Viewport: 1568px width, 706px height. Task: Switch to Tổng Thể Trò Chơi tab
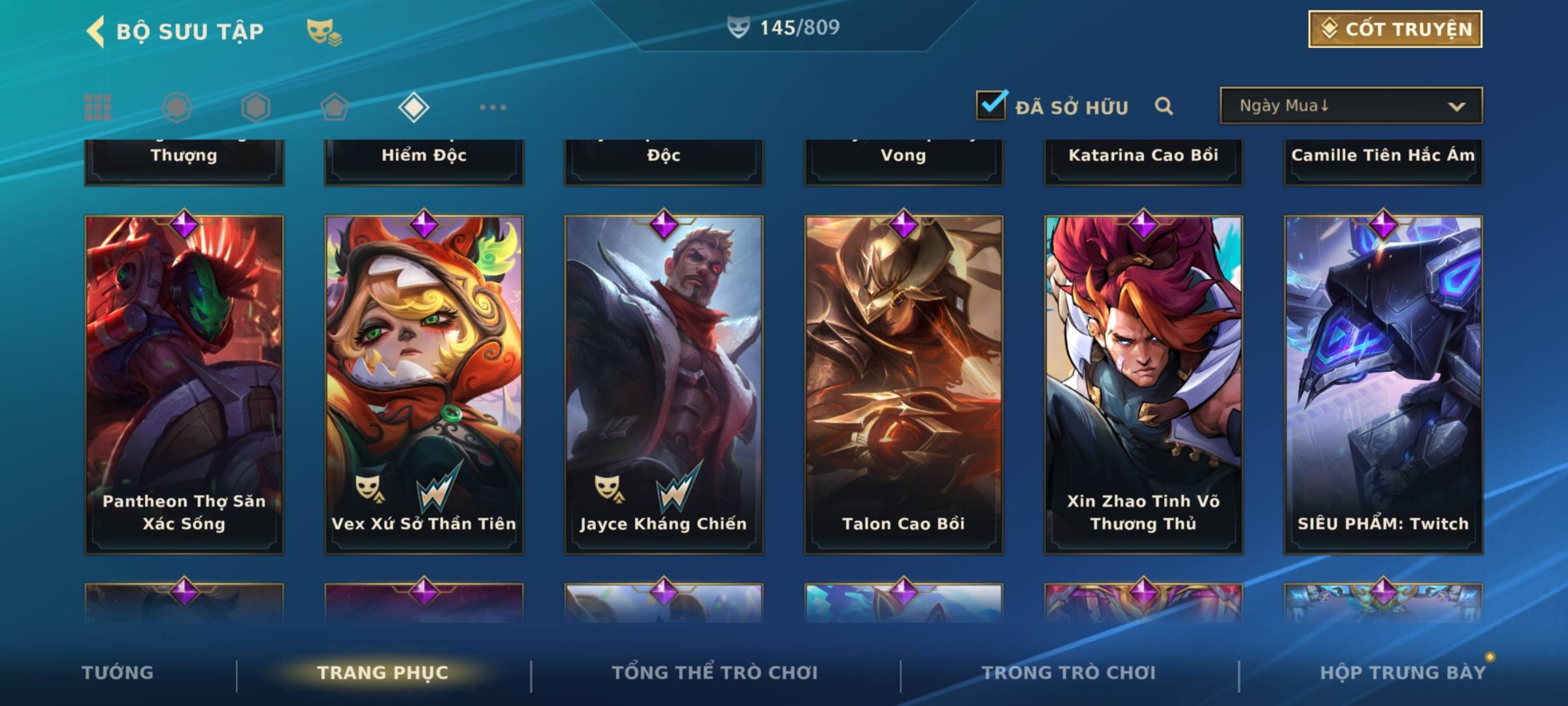coord(715,673)
